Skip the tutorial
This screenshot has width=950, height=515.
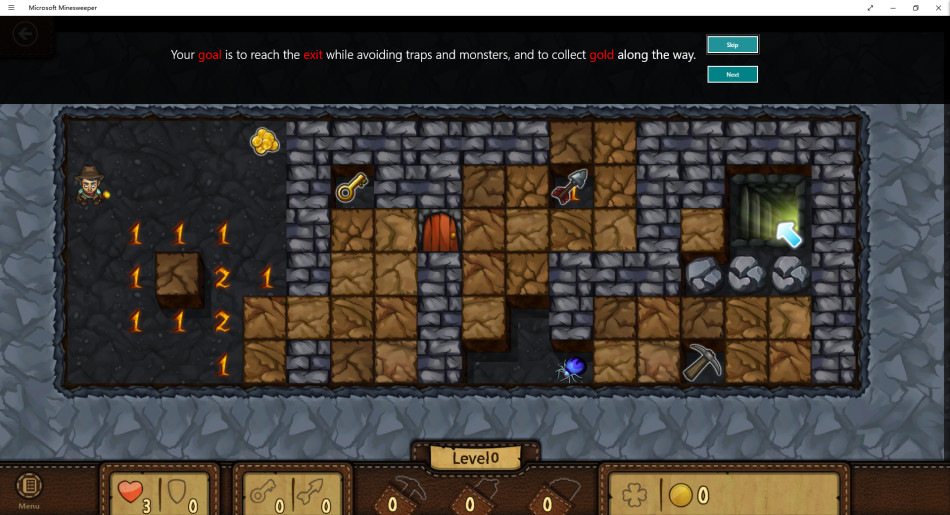(x=732, y=44)
